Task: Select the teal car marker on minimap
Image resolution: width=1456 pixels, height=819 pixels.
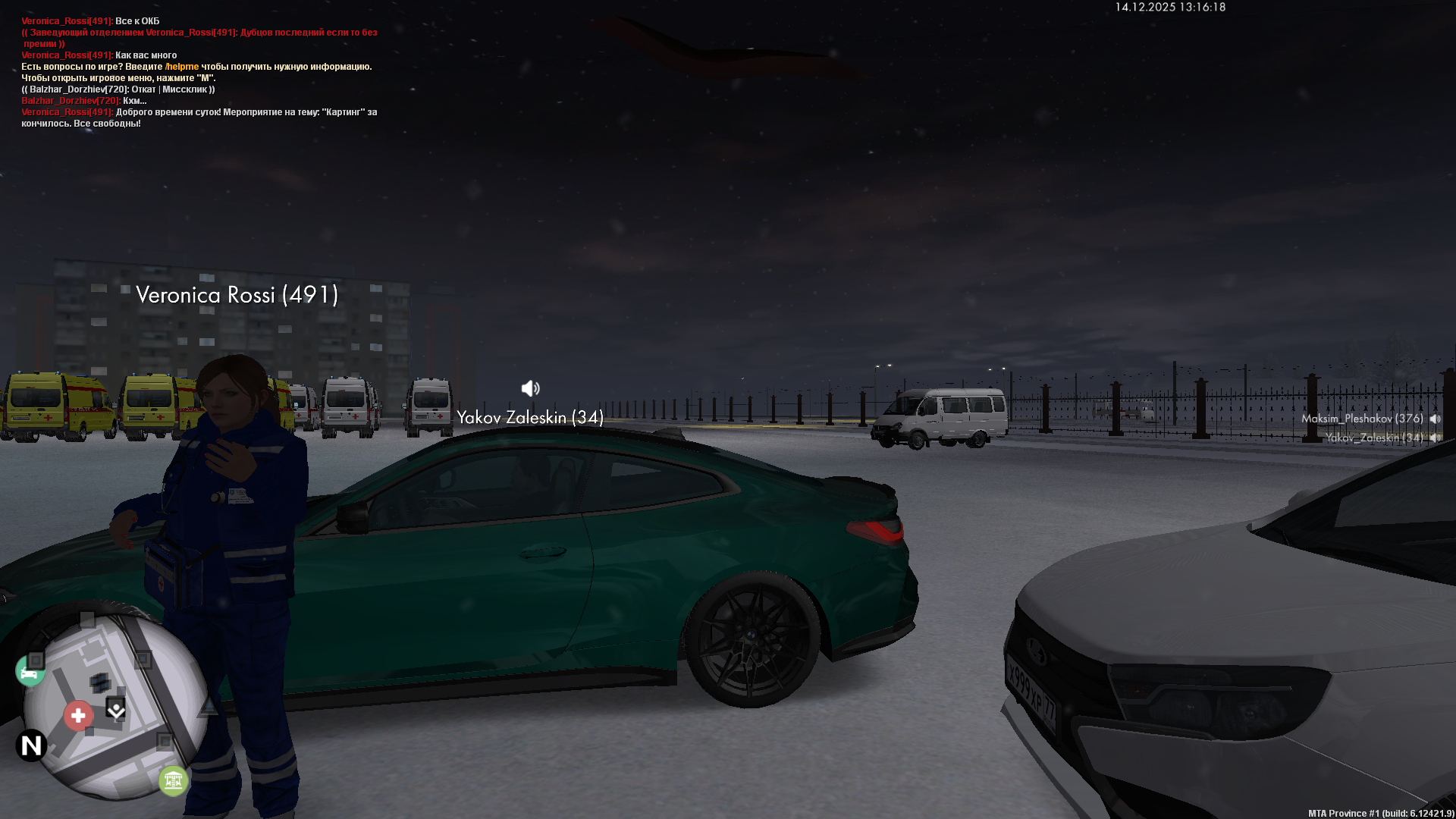Action: [x=30, y=672]
